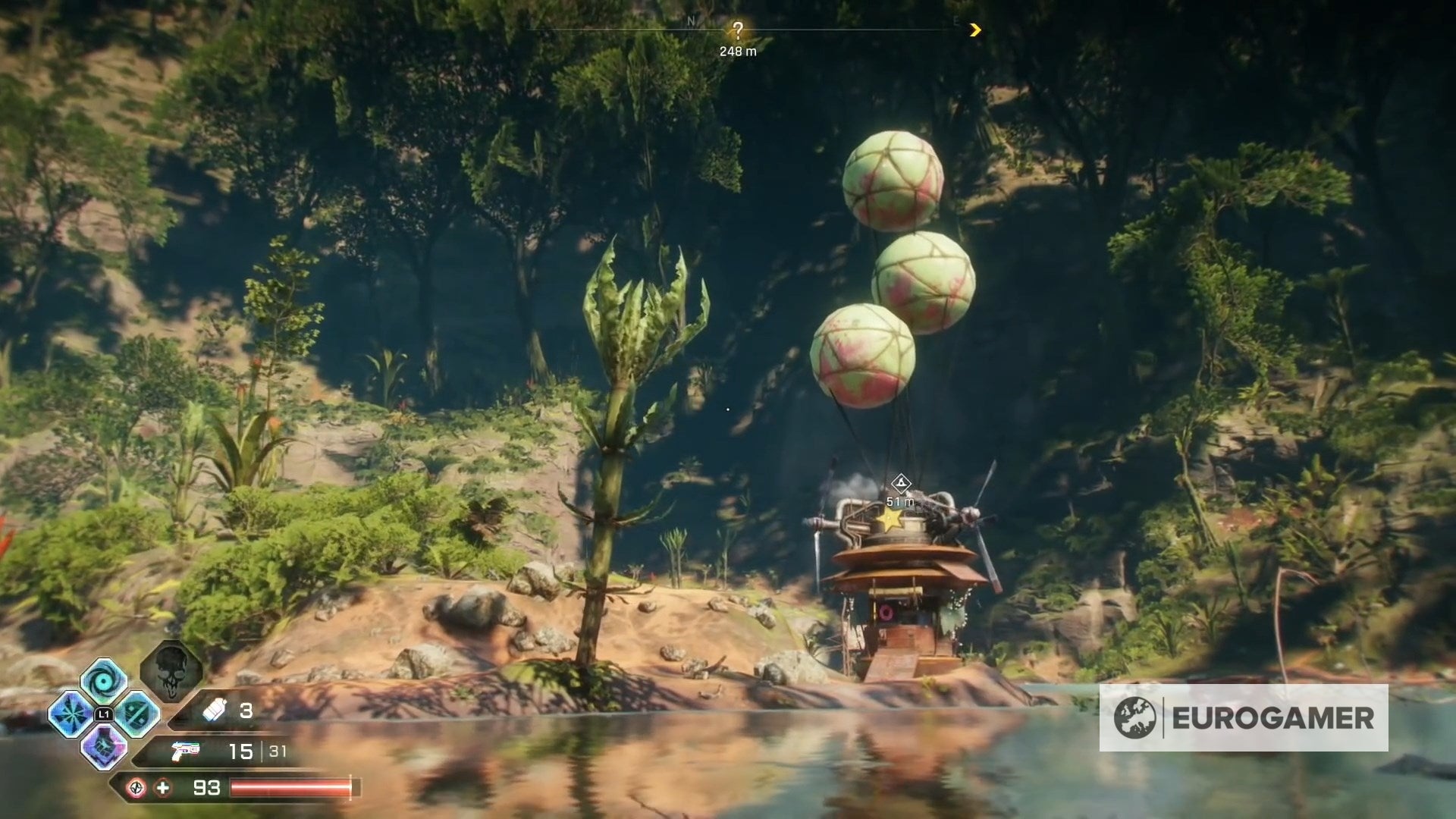Click the red crossed-out revive icon
1456x819 pixels.
point(136,789)
